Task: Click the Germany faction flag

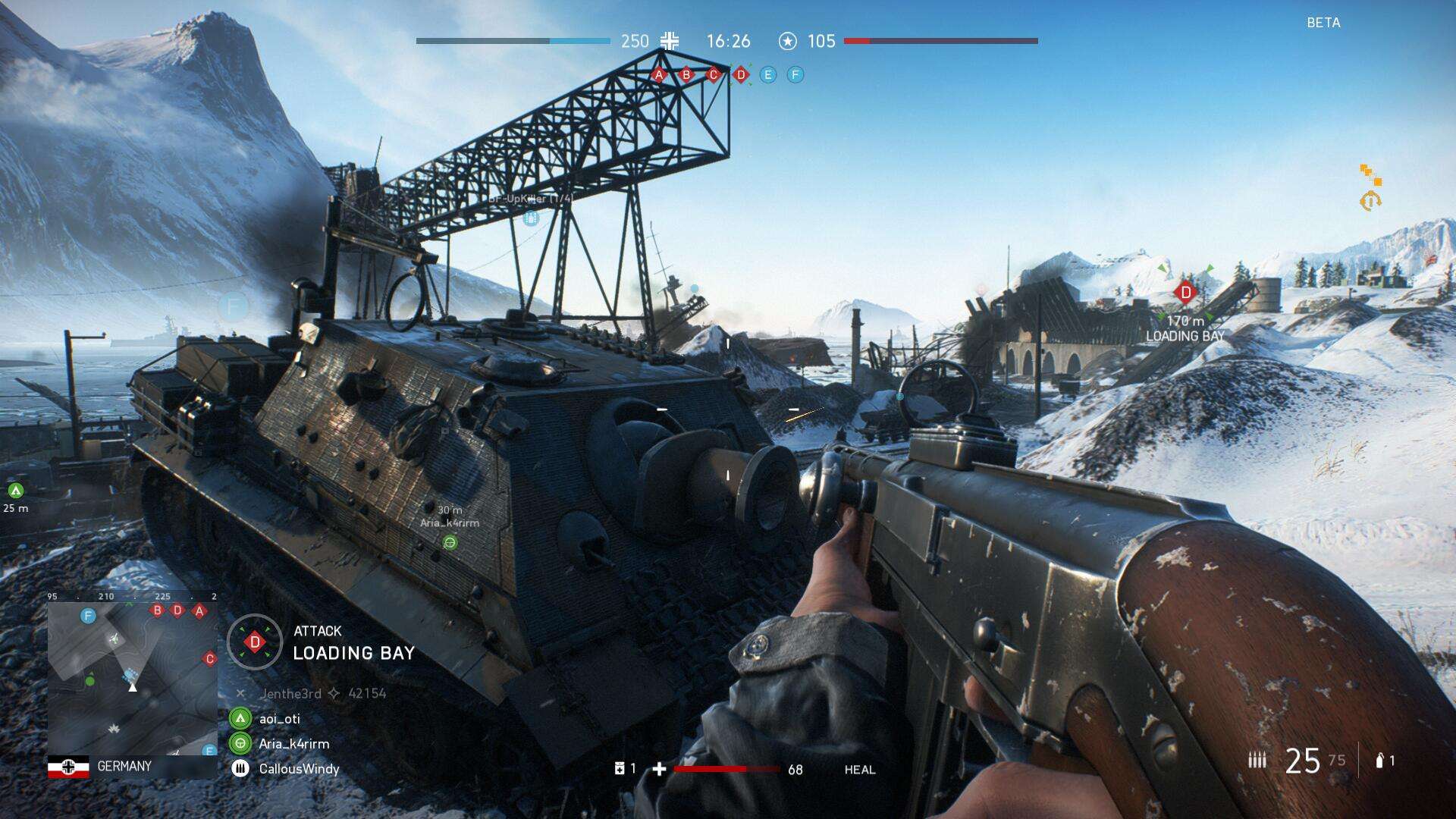Action: pyautogui.click(x=68, y=767)
